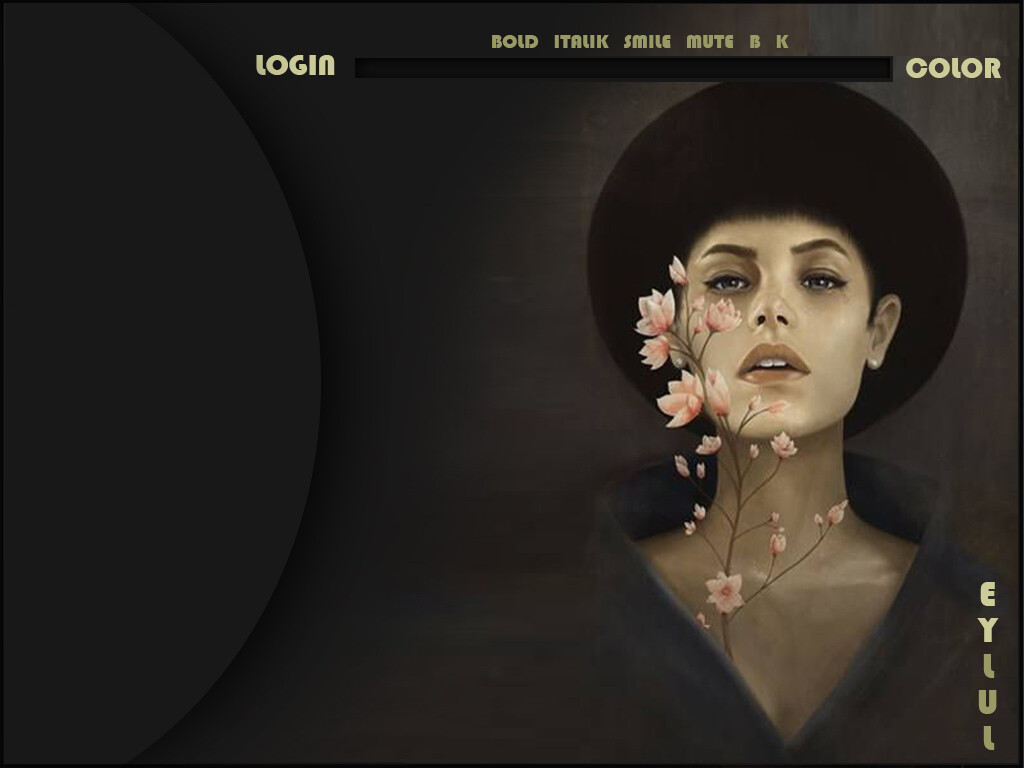Open the SMILE emoticon menu
The height and width of the screenshot is (768, 1024).
tap(647, 42)
